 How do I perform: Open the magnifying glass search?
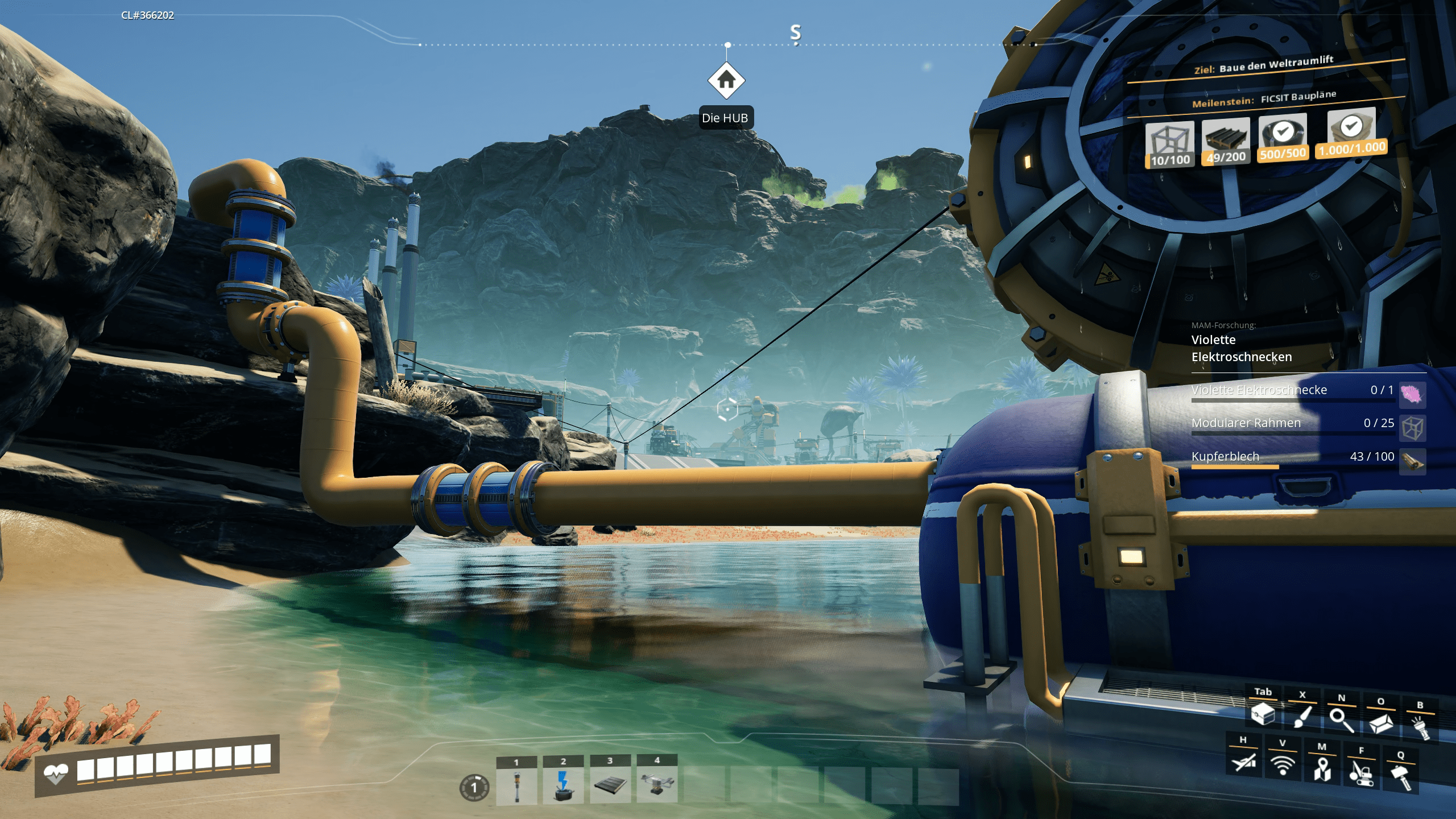coord(1341,719)
